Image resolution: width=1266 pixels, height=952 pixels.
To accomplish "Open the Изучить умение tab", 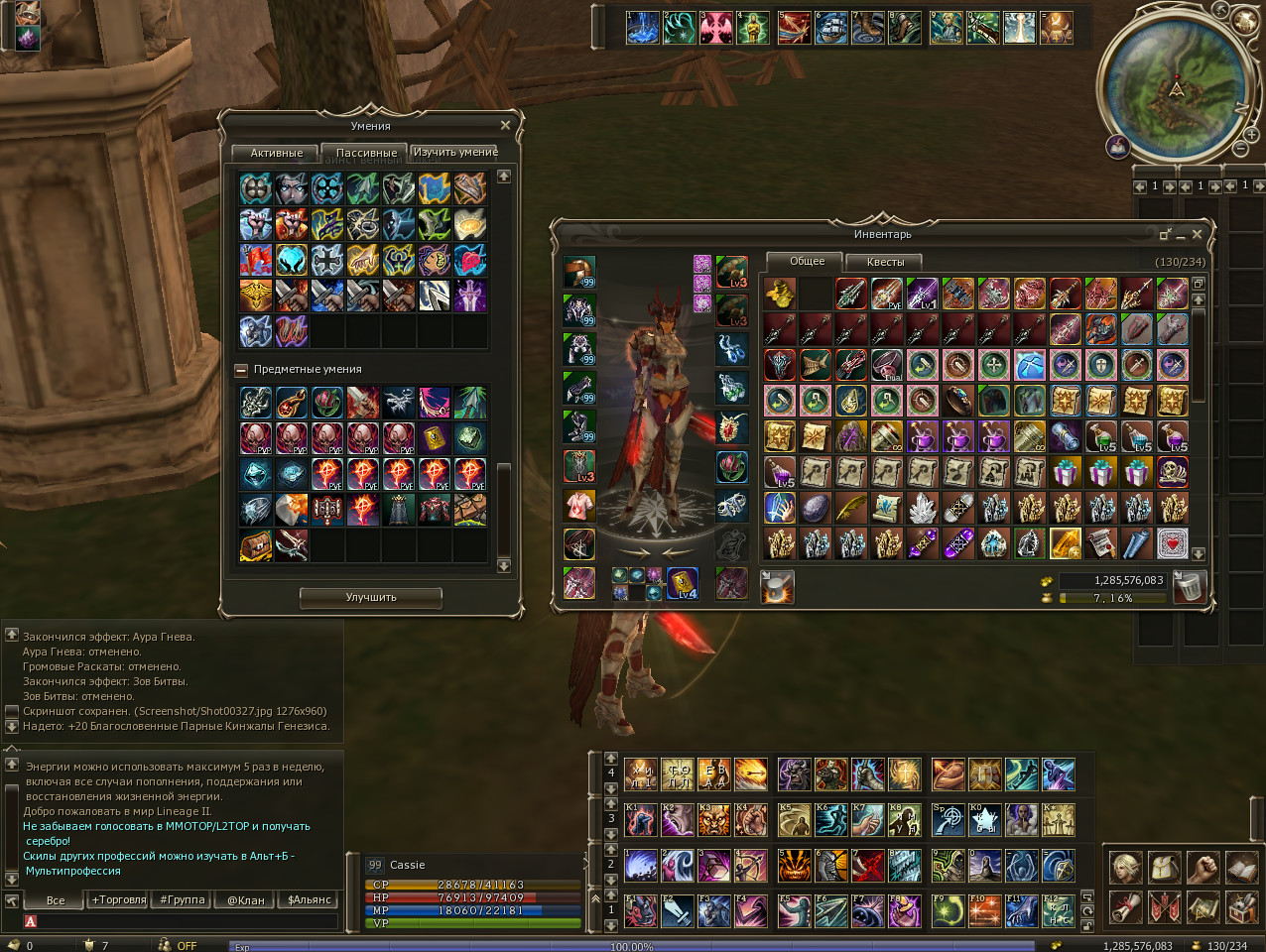I will coord(455,152).
